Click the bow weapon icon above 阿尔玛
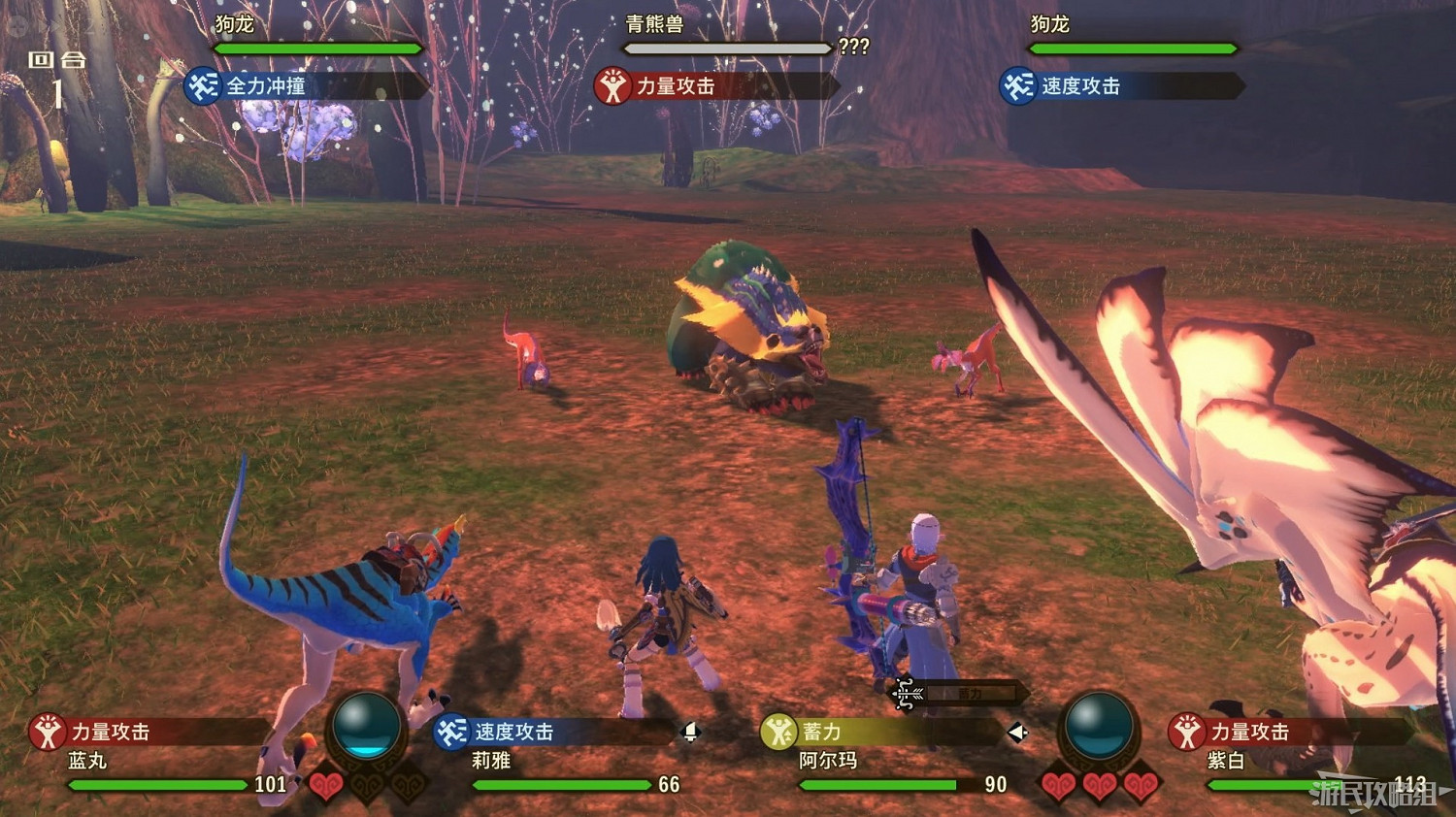Viewport: 1456px width, 817px height. pos(906,693)
